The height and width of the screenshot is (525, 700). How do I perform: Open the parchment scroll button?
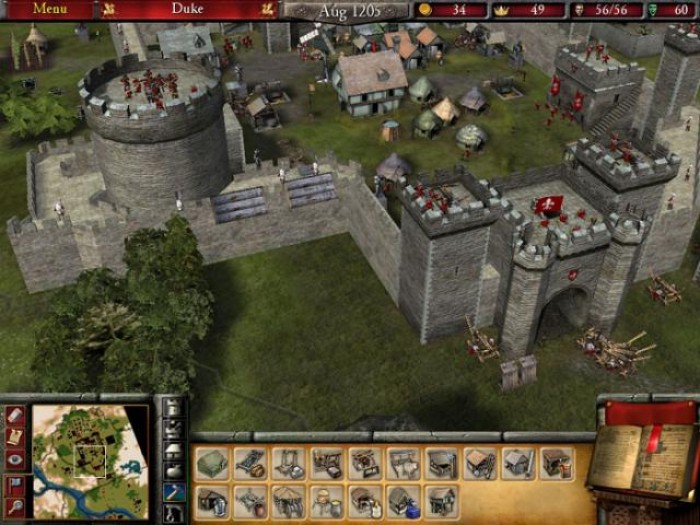click(x=14, y=437)
